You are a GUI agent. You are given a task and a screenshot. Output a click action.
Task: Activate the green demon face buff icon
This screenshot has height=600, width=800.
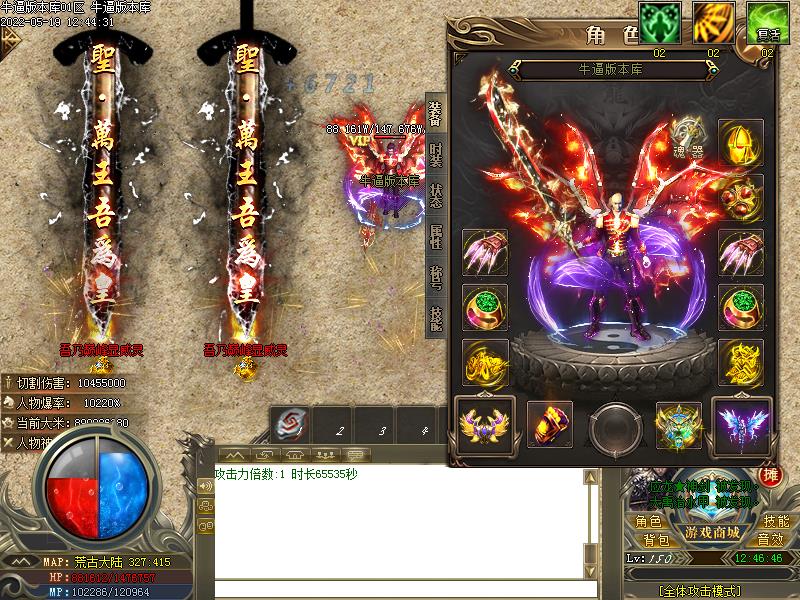pos(660,23)
